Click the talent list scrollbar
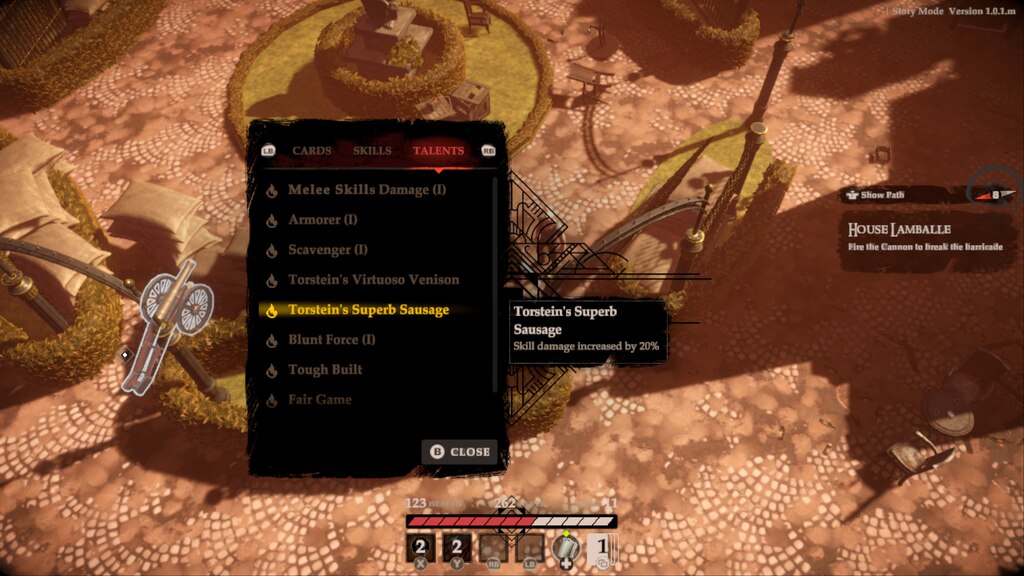This screenshot has width=1024, height=576. tap(496, 285)
